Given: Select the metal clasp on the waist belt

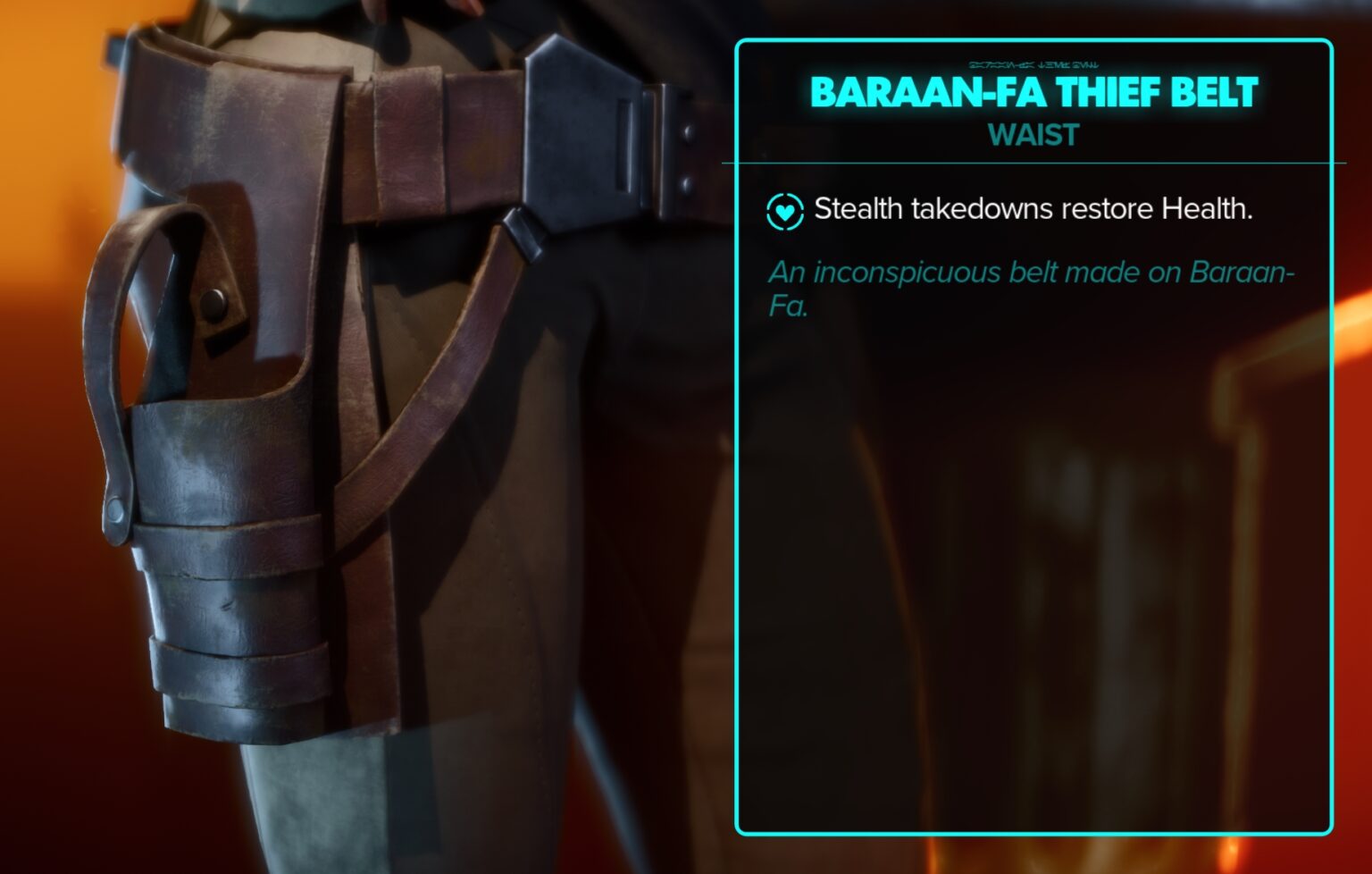Looking at the screenshot, I should click(681, 134).
